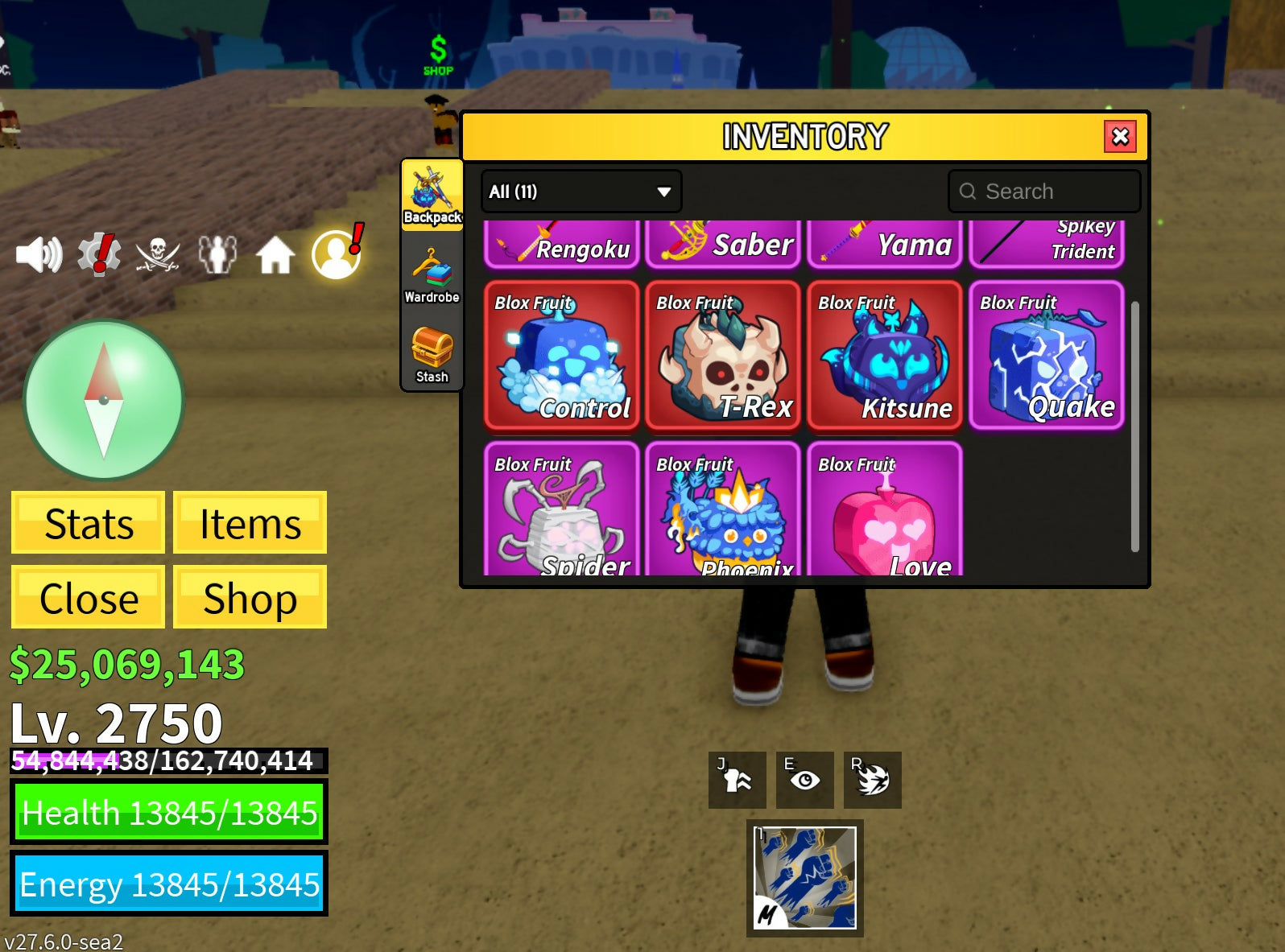Close the Inventory window
The width and height of the screenshot is (1285, 952).
point(1120,137)
